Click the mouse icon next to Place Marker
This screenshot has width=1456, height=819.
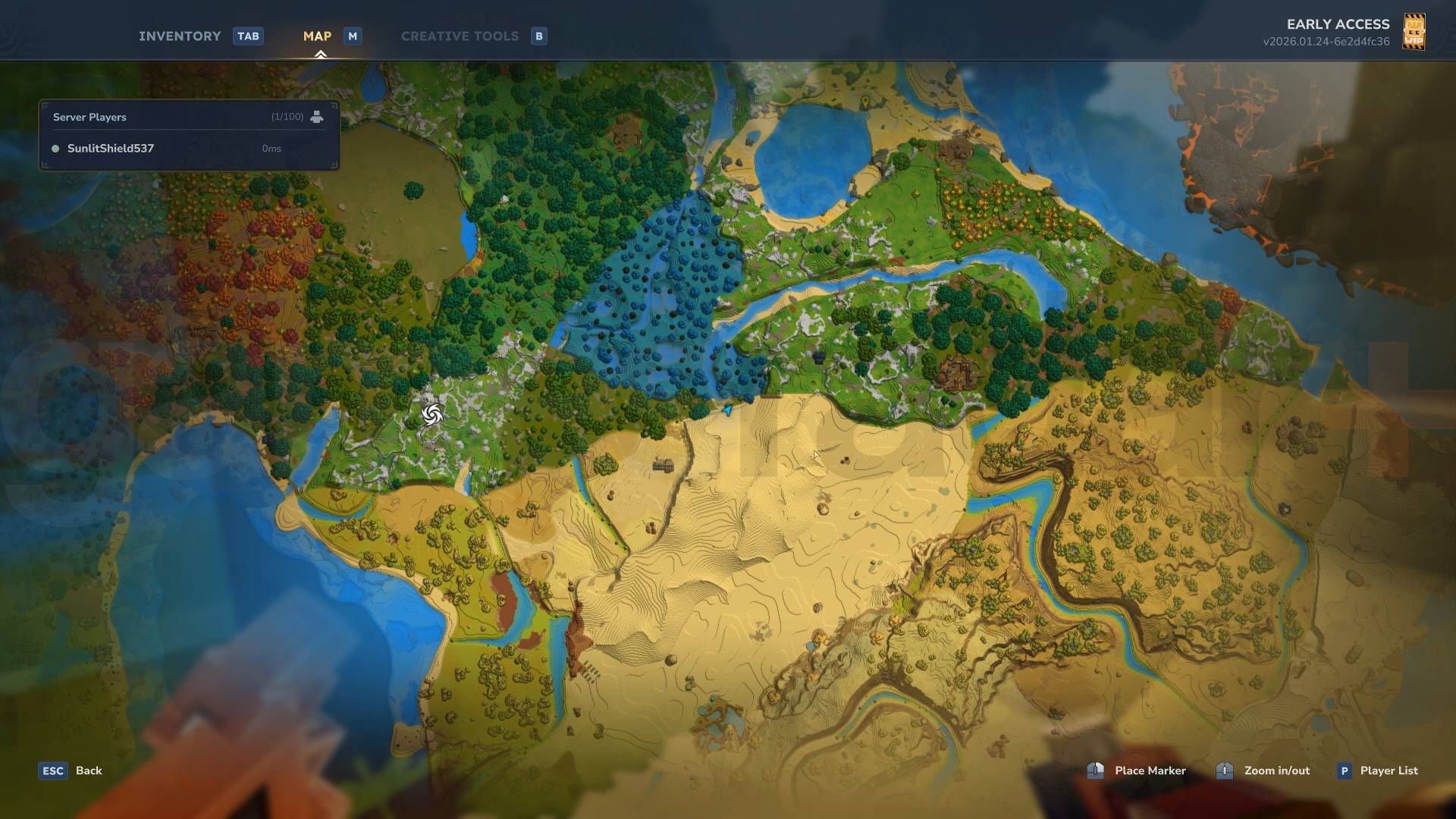click(x=1095, y=770)
